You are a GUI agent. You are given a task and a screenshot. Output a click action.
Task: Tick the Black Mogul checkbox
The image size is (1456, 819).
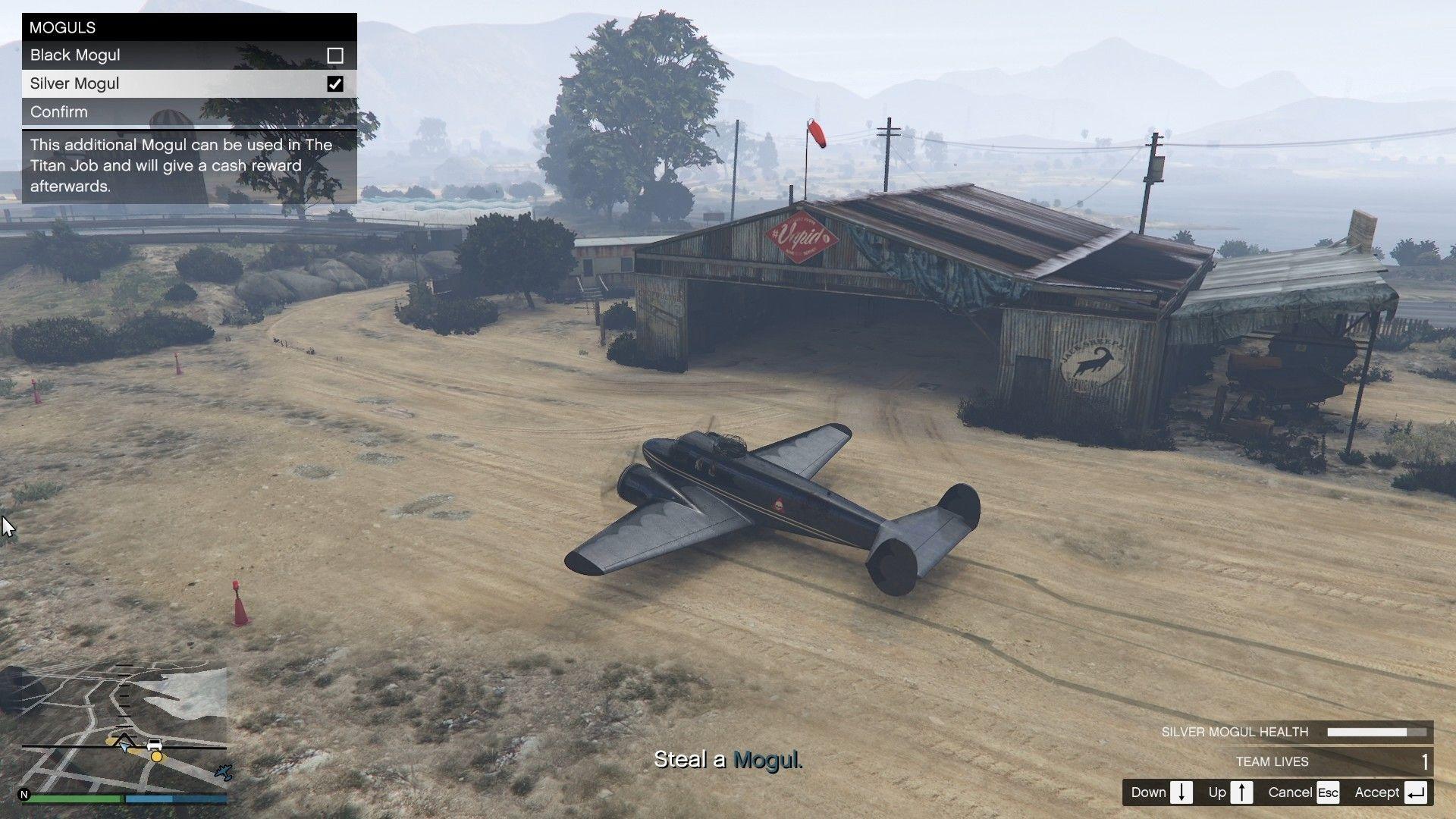point(334,55)
